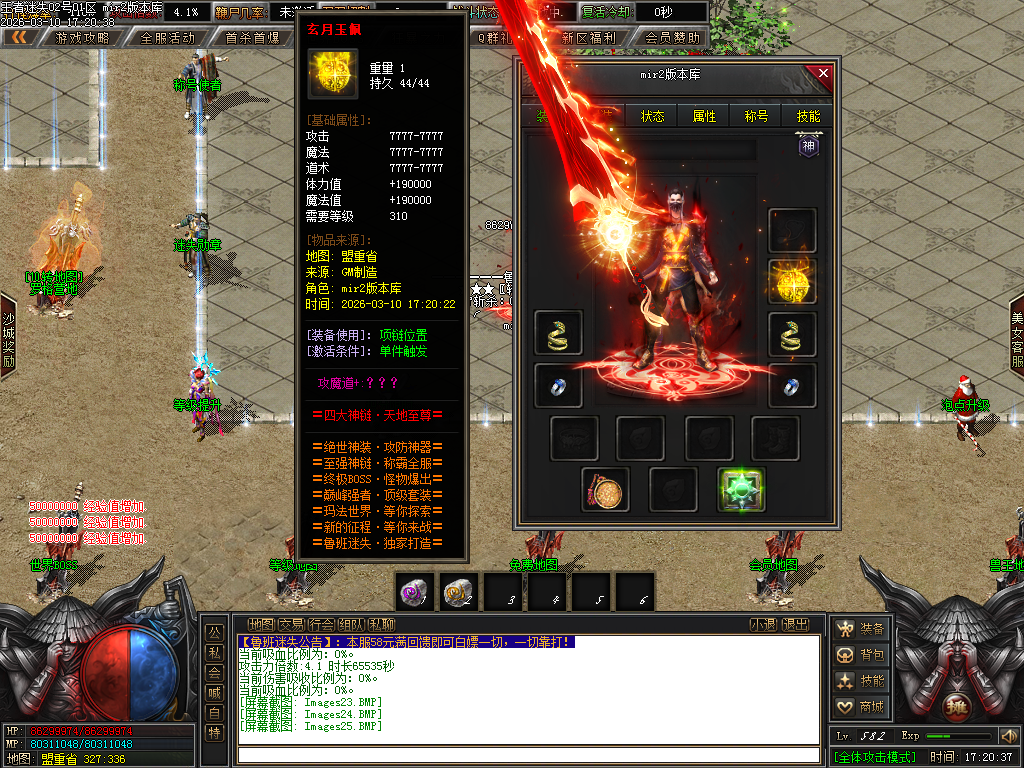Select the green gem equipment slot
The width and height of the screenshot is (1024, 768).
[741, 490]
